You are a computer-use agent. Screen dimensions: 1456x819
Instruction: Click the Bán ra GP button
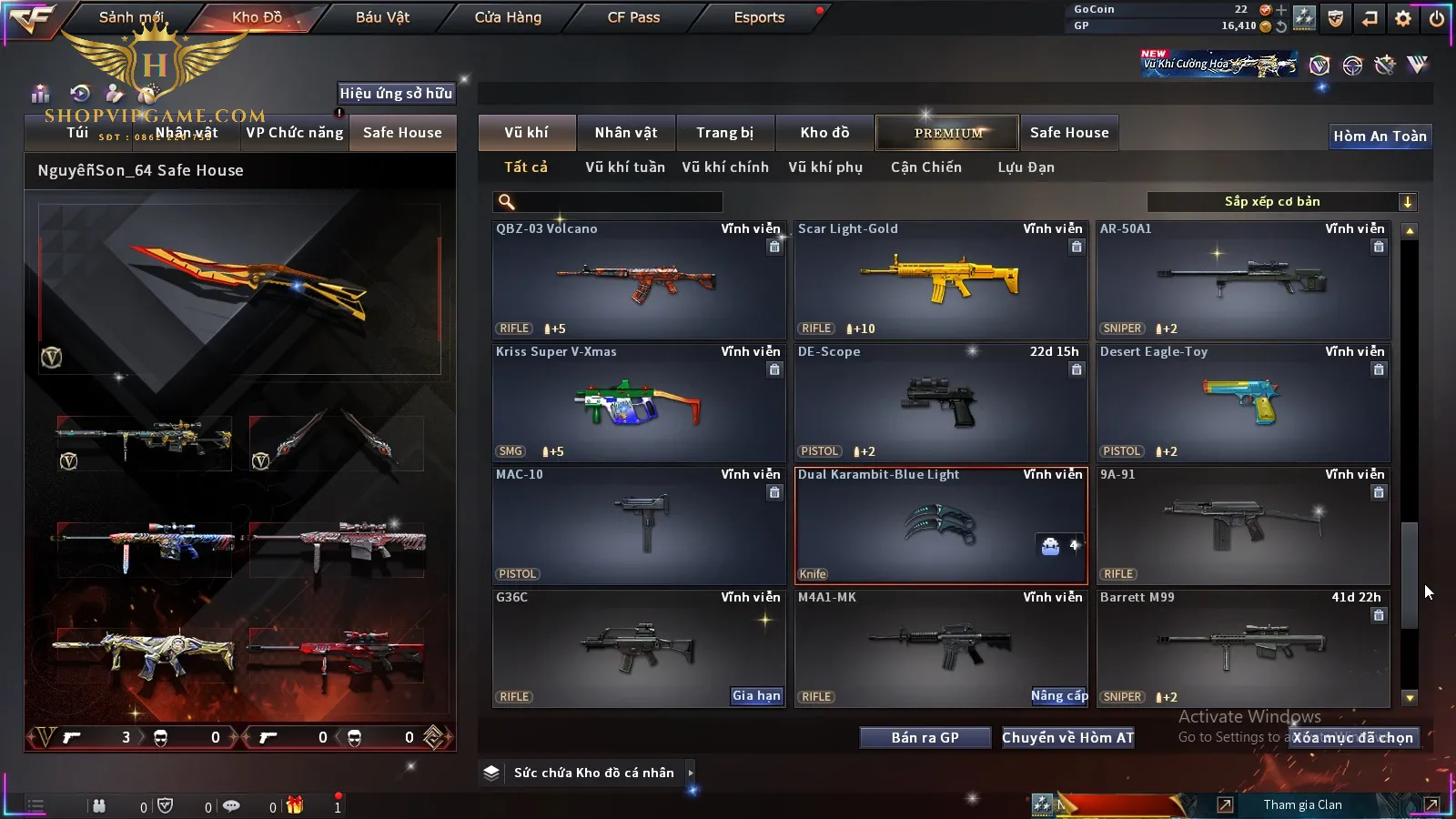coord(925,738)
